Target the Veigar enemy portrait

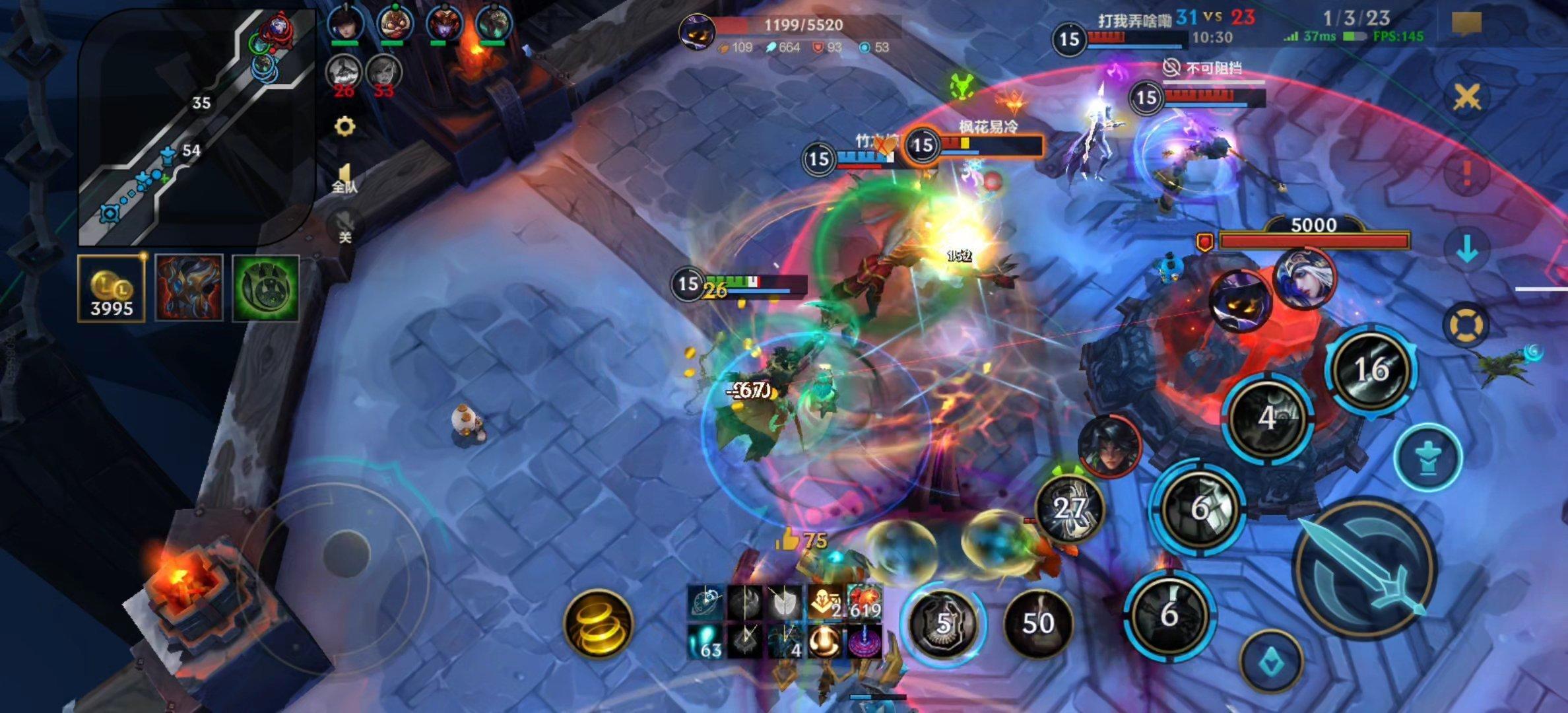1240,301
